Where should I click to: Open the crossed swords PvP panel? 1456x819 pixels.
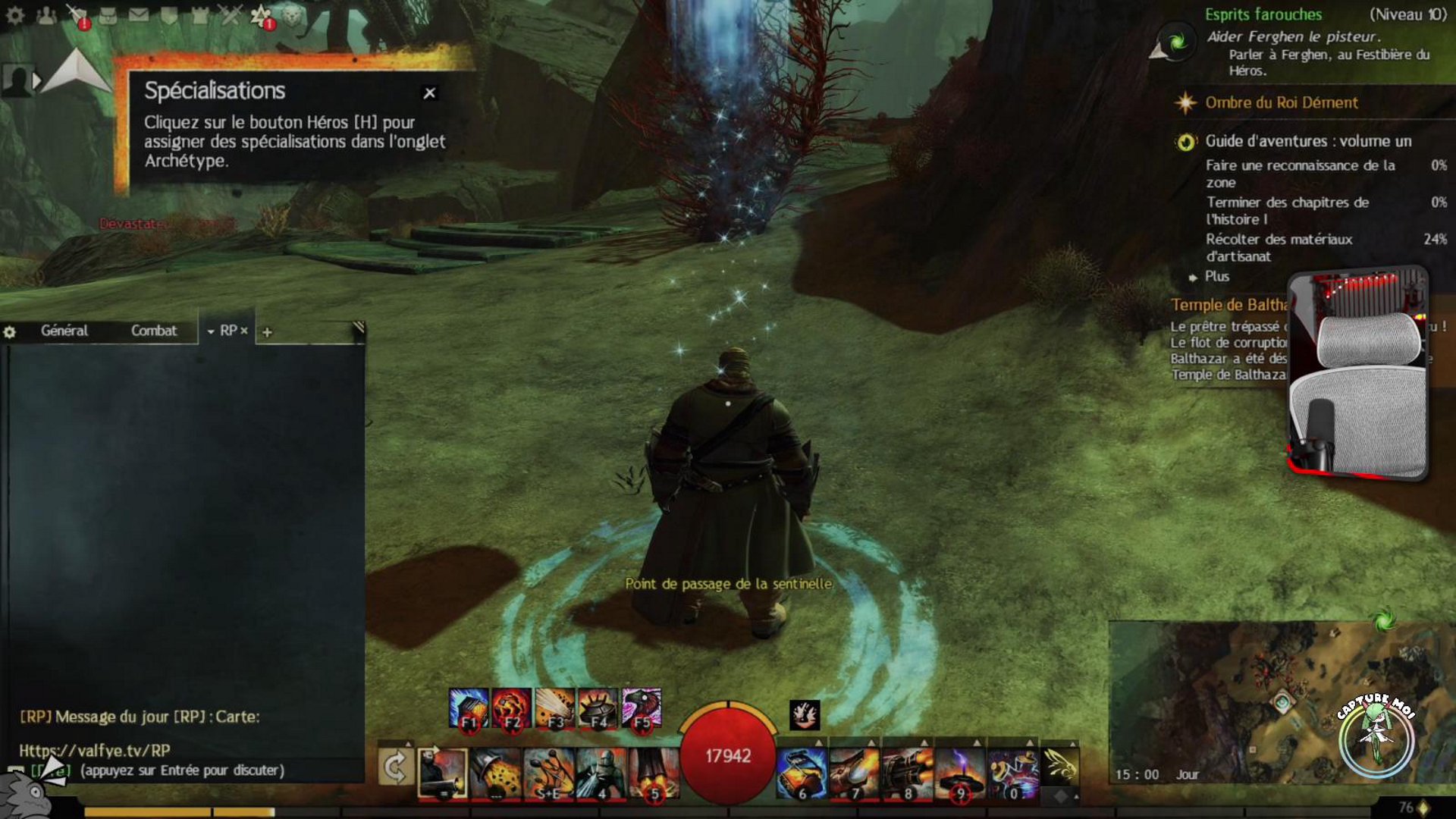pos(231,15)
